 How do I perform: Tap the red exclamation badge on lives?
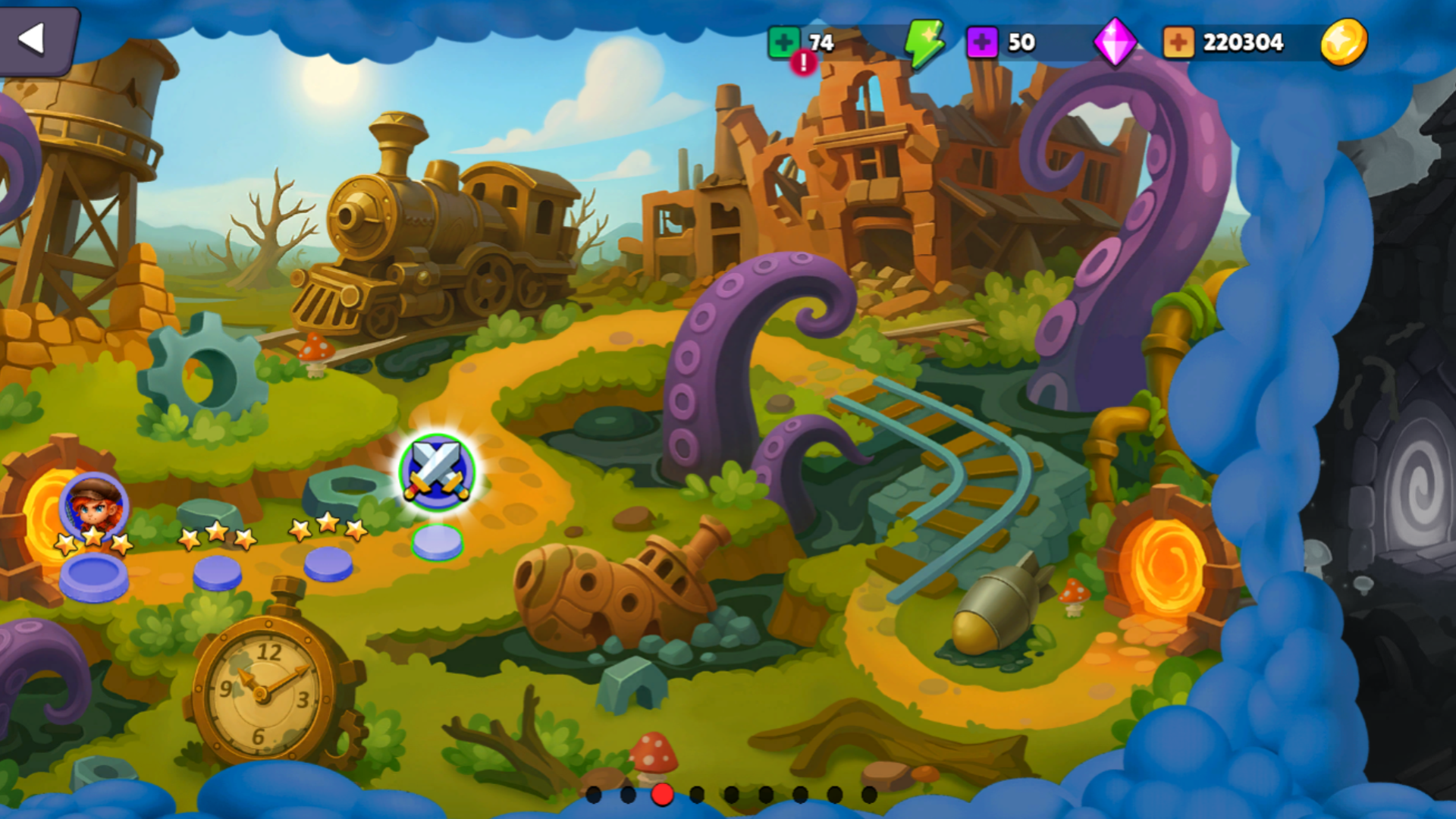tap(803, 64)
